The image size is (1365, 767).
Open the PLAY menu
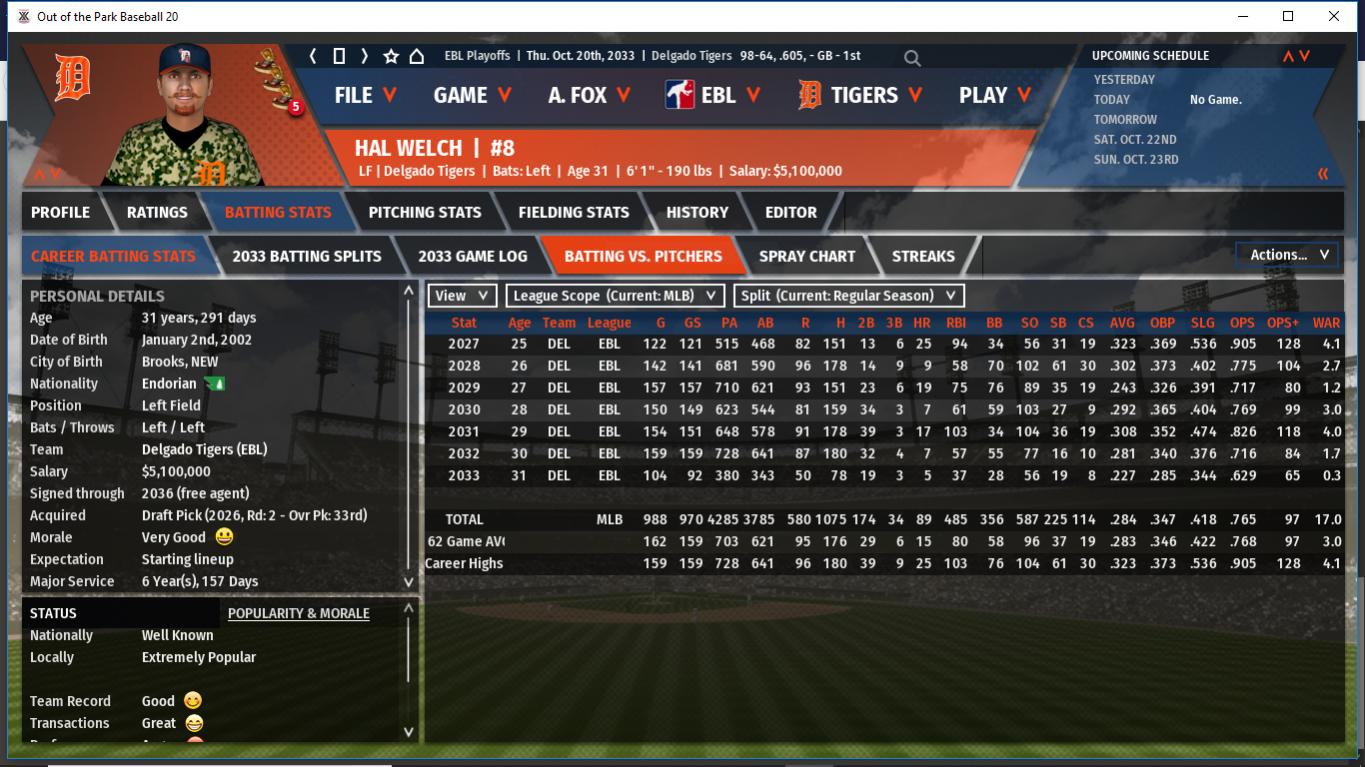[995, 95]
